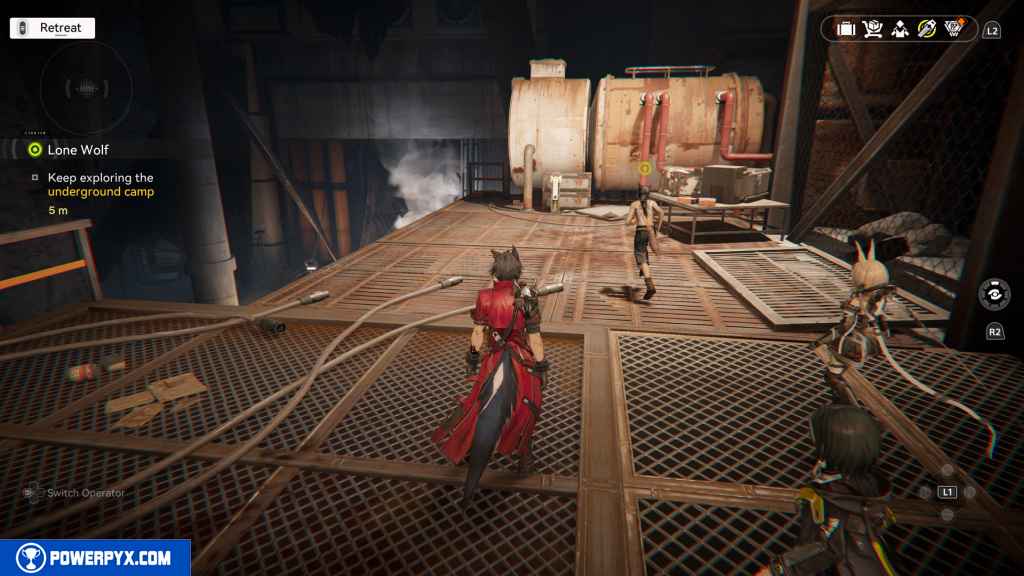The height and width of the screenshot is (576, 1024).
Task: Select the Lone Wolf mission tracker
Action: [x=77, y=150]
